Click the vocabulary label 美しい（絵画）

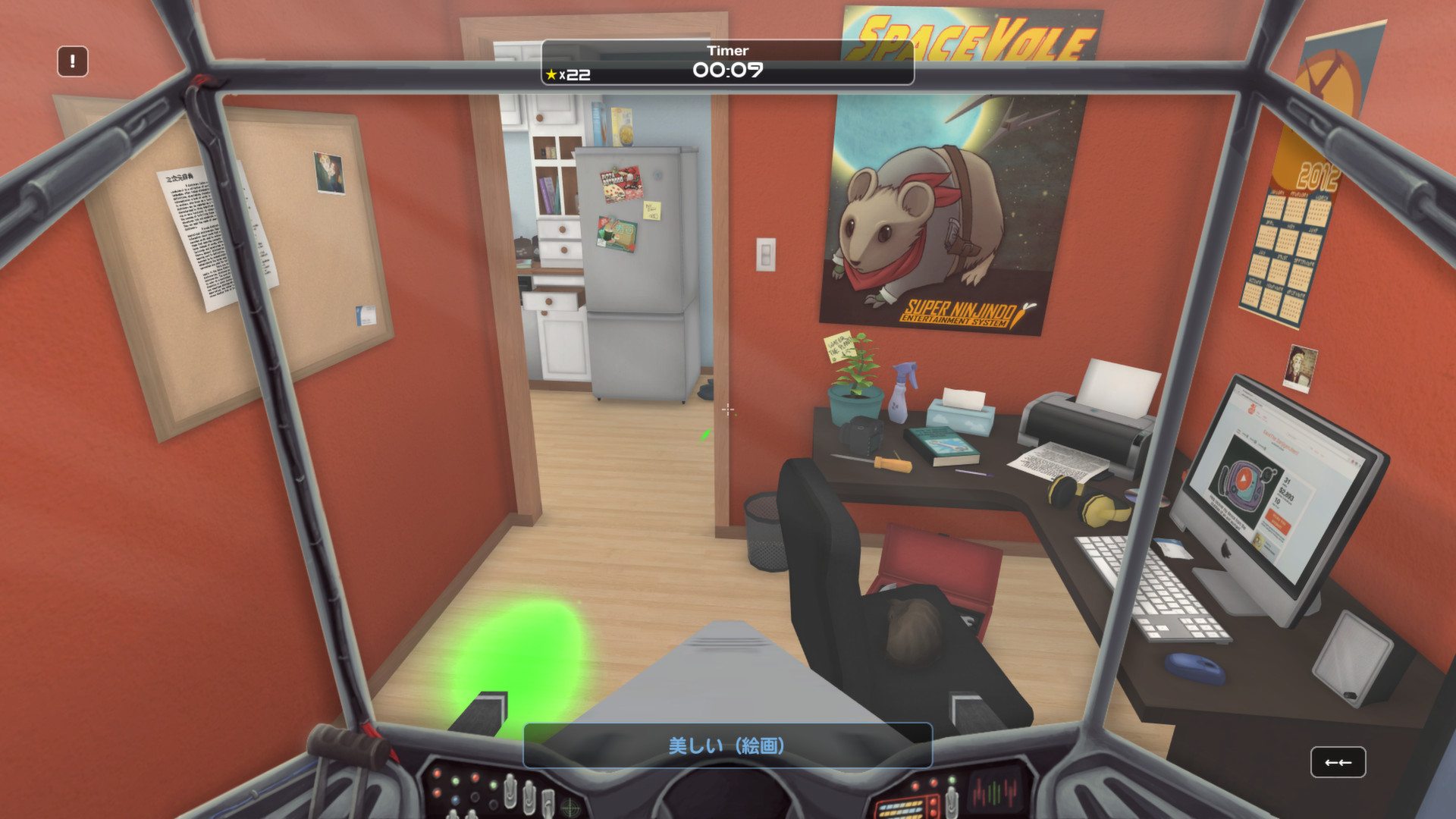(x=727, y=746)
